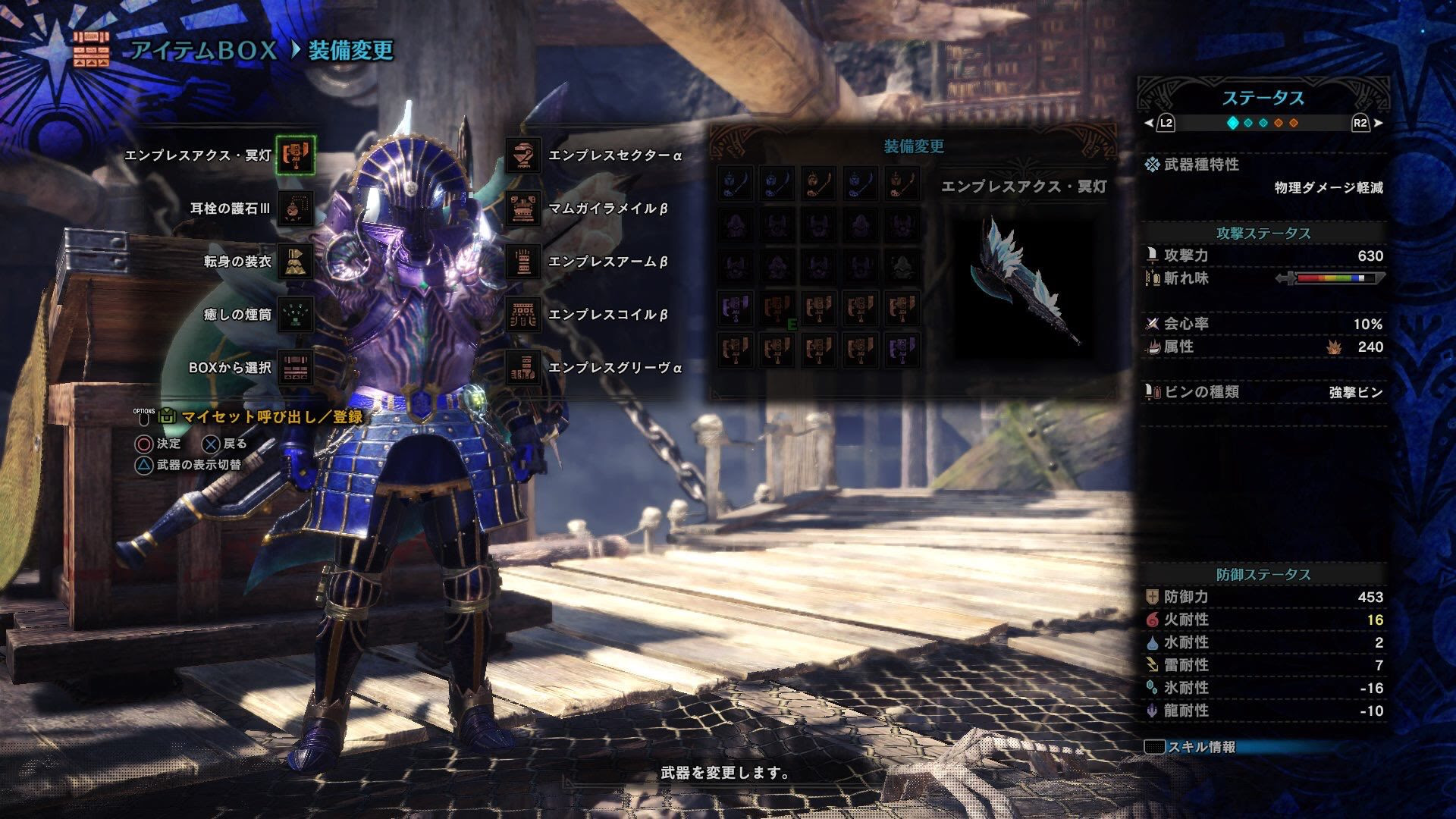Click the 戻る back button
The width and height of the screenshot is (1456, 819).
223,444
